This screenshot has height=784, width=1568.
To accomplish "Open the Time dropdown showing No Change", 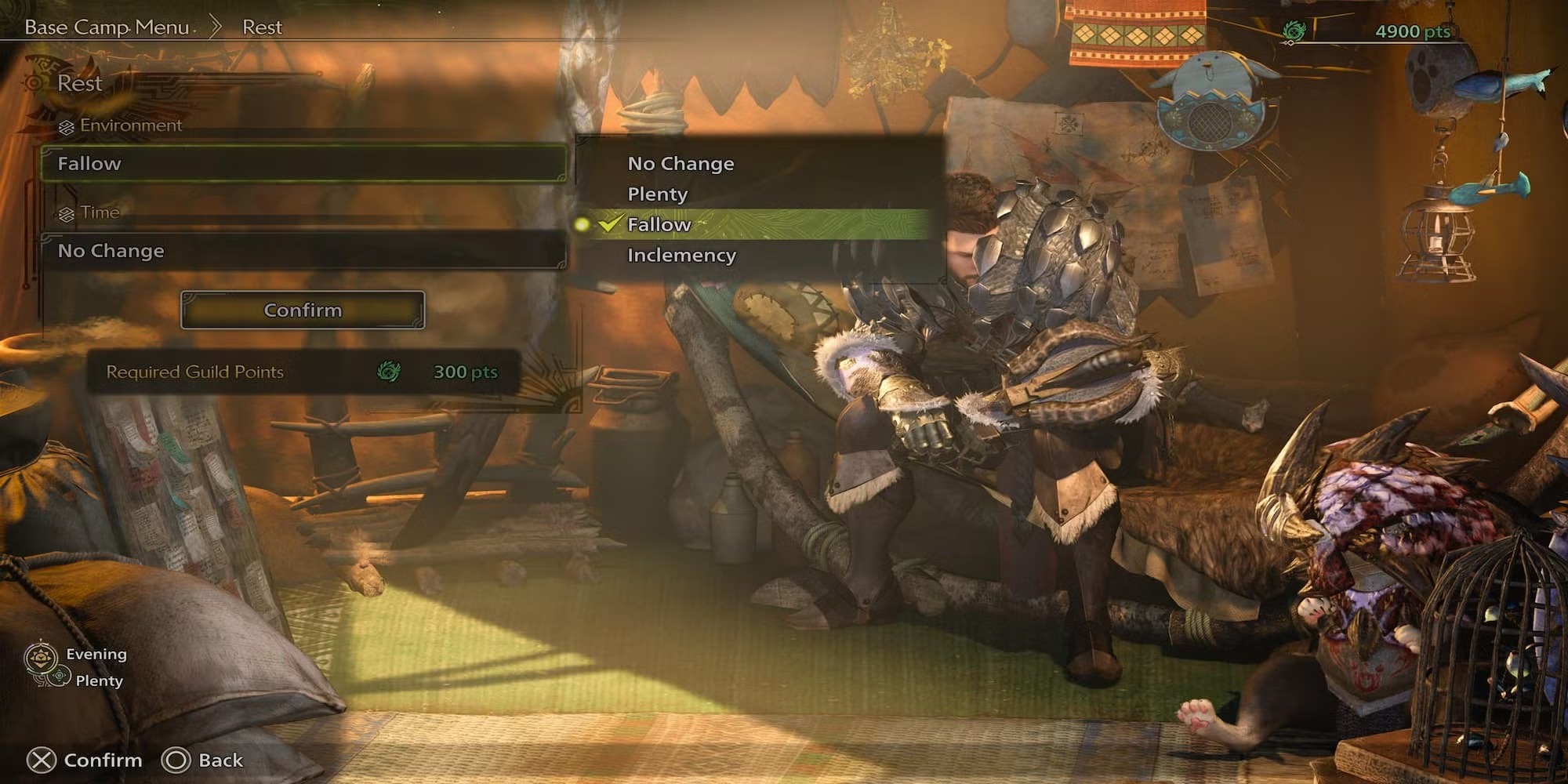I will [303, 251].
